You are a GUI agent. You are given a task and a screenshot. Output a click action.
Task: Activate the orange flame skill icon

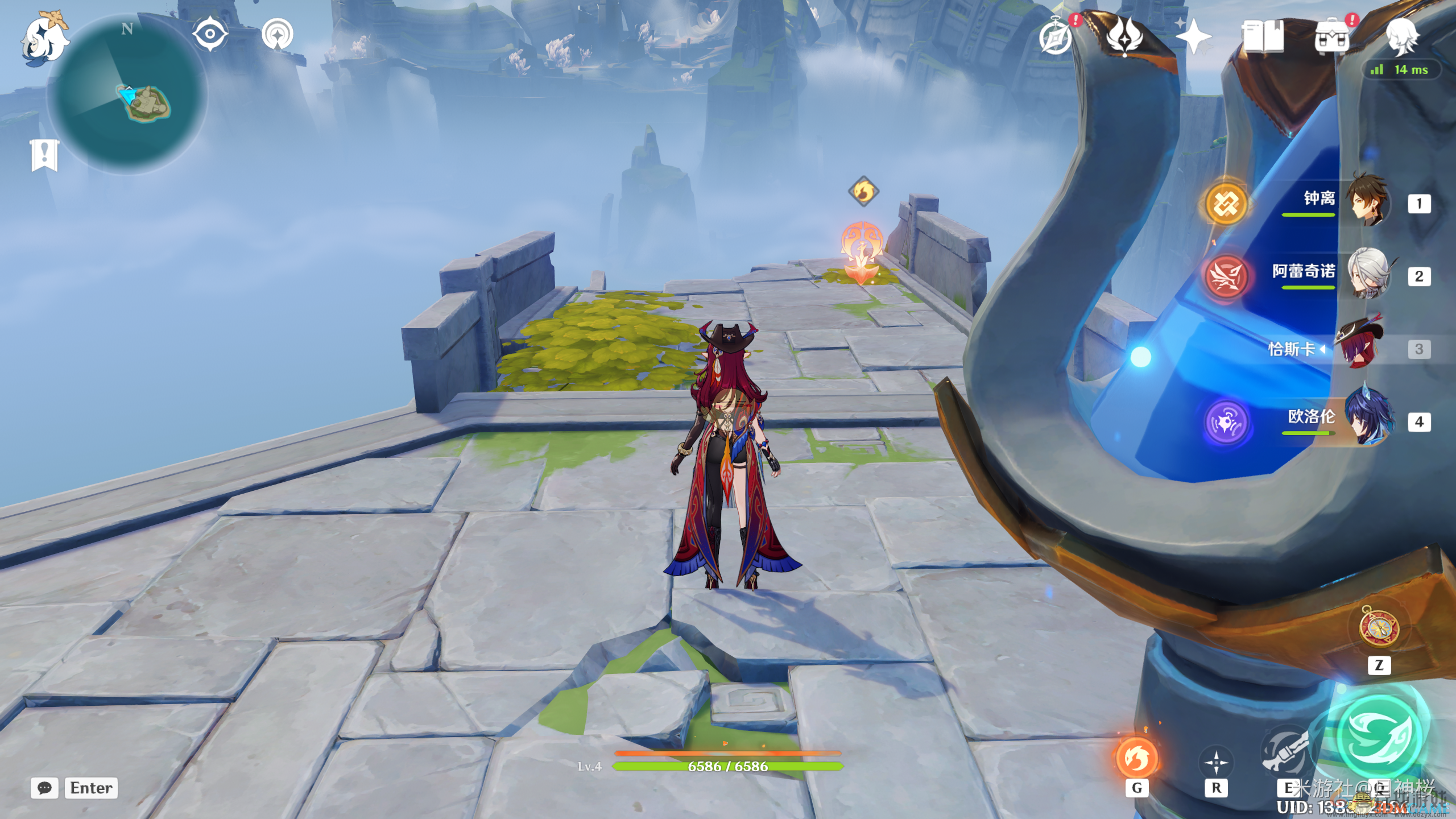coord(1136,757)
